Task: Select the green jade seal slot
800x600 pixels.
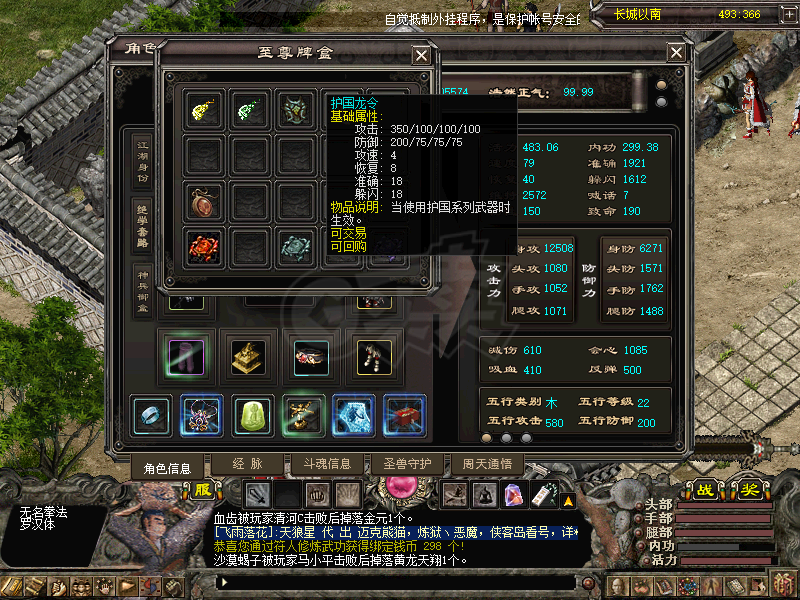Action: click(x=252, y=415)
